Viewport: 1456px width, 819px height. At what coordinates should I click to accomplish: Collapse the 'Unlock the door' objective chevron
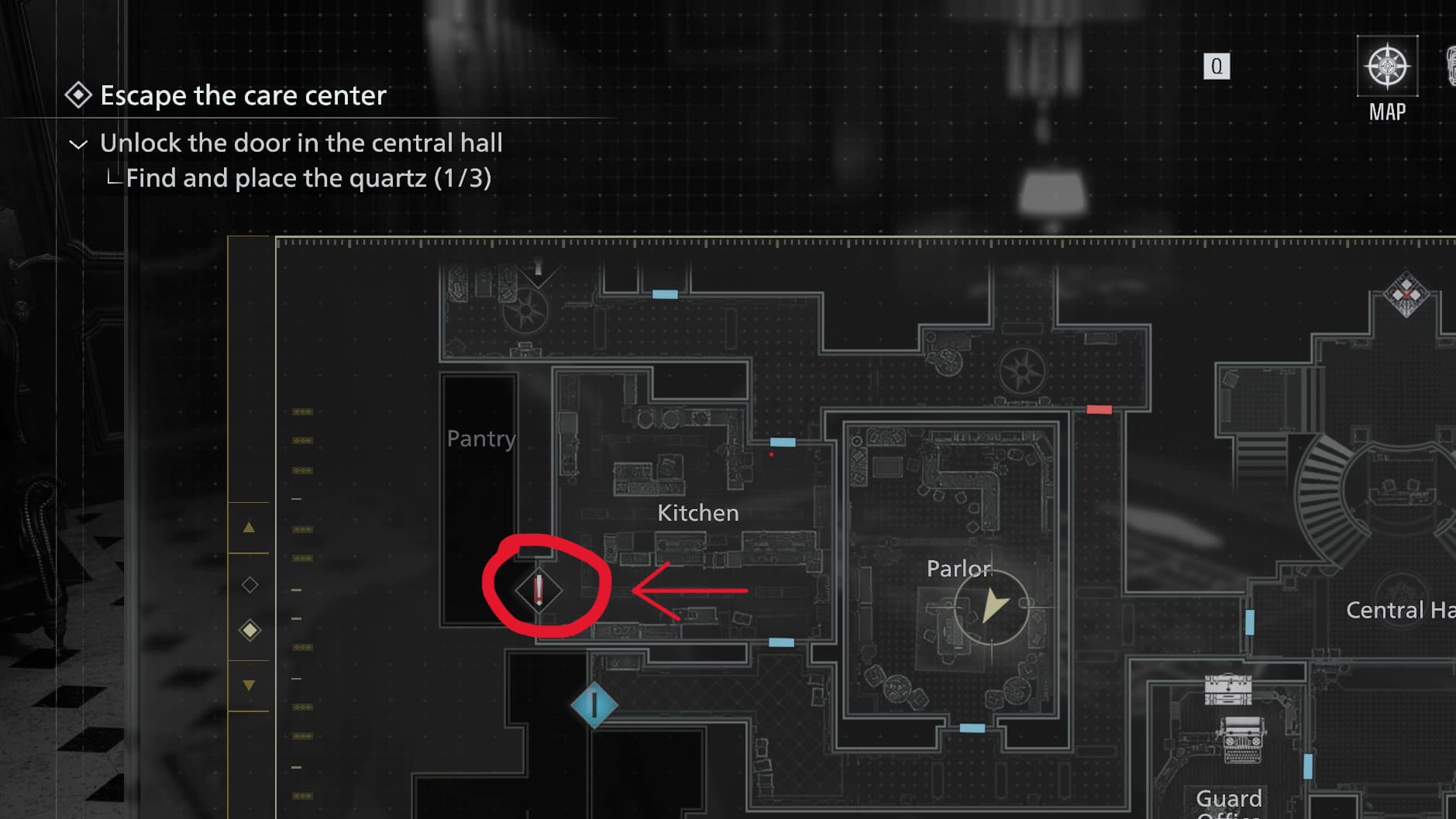coord(78,144)
